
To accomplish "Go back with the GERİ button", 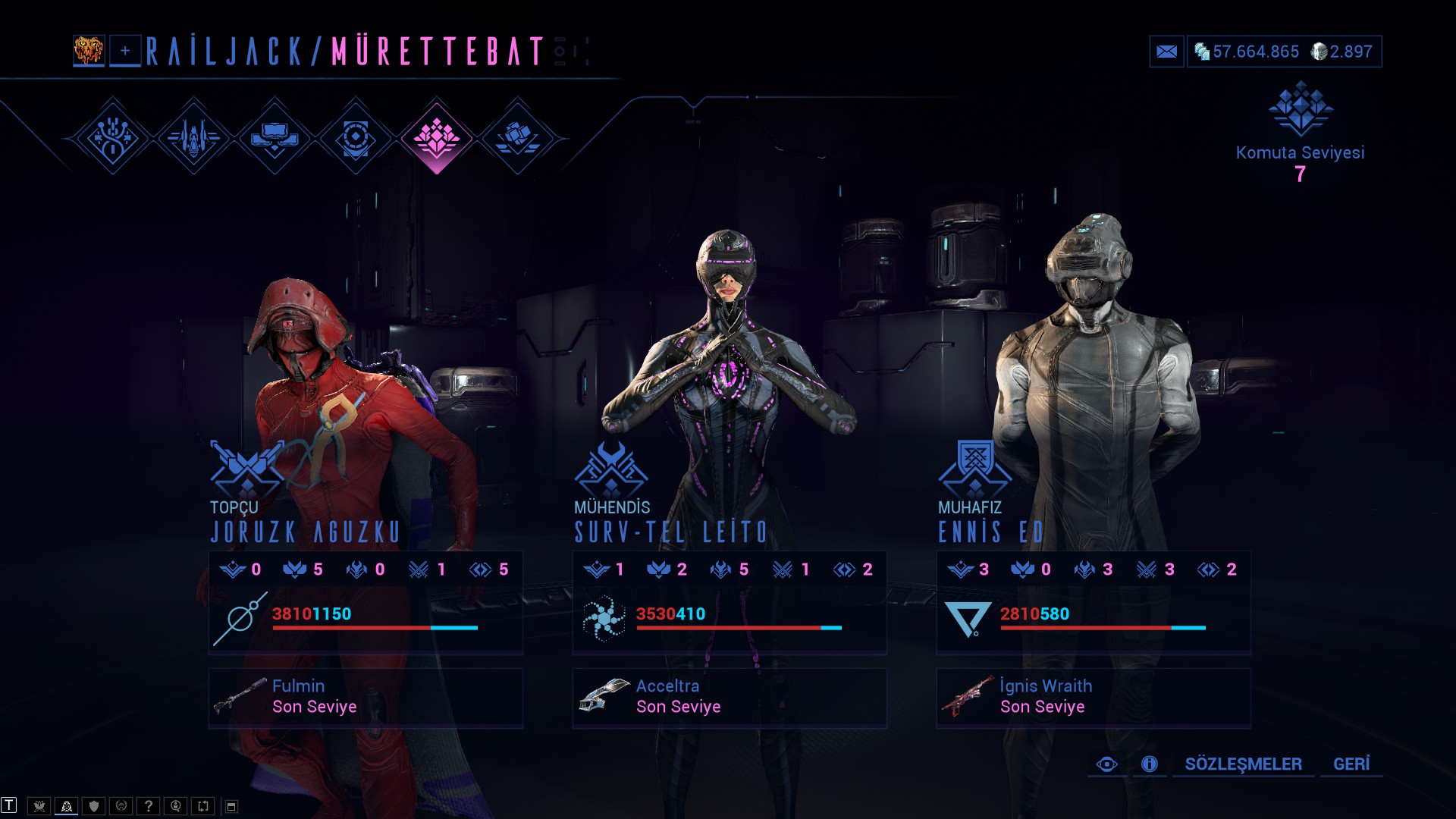I will pyautogui.click(x=1351, y=764).
